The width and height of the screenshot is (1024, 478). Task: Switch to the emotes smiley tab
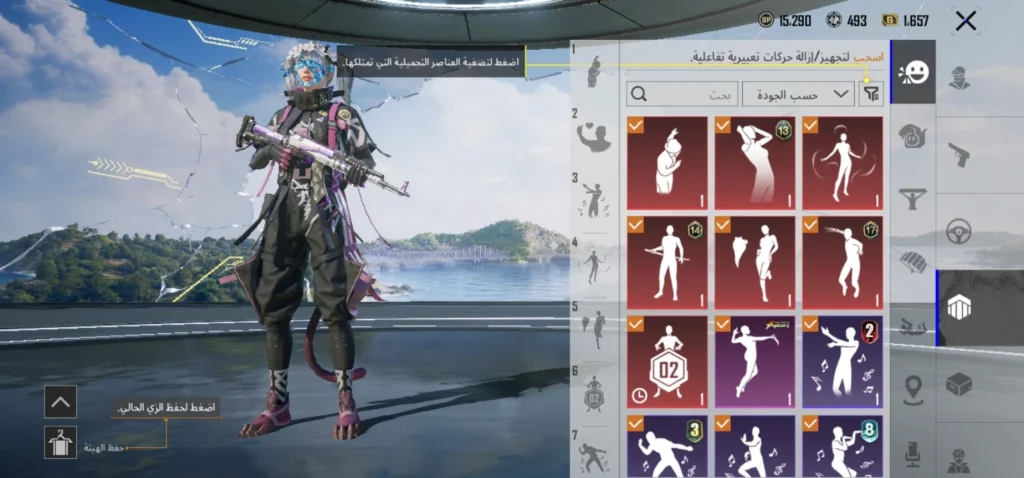point(912,72)
